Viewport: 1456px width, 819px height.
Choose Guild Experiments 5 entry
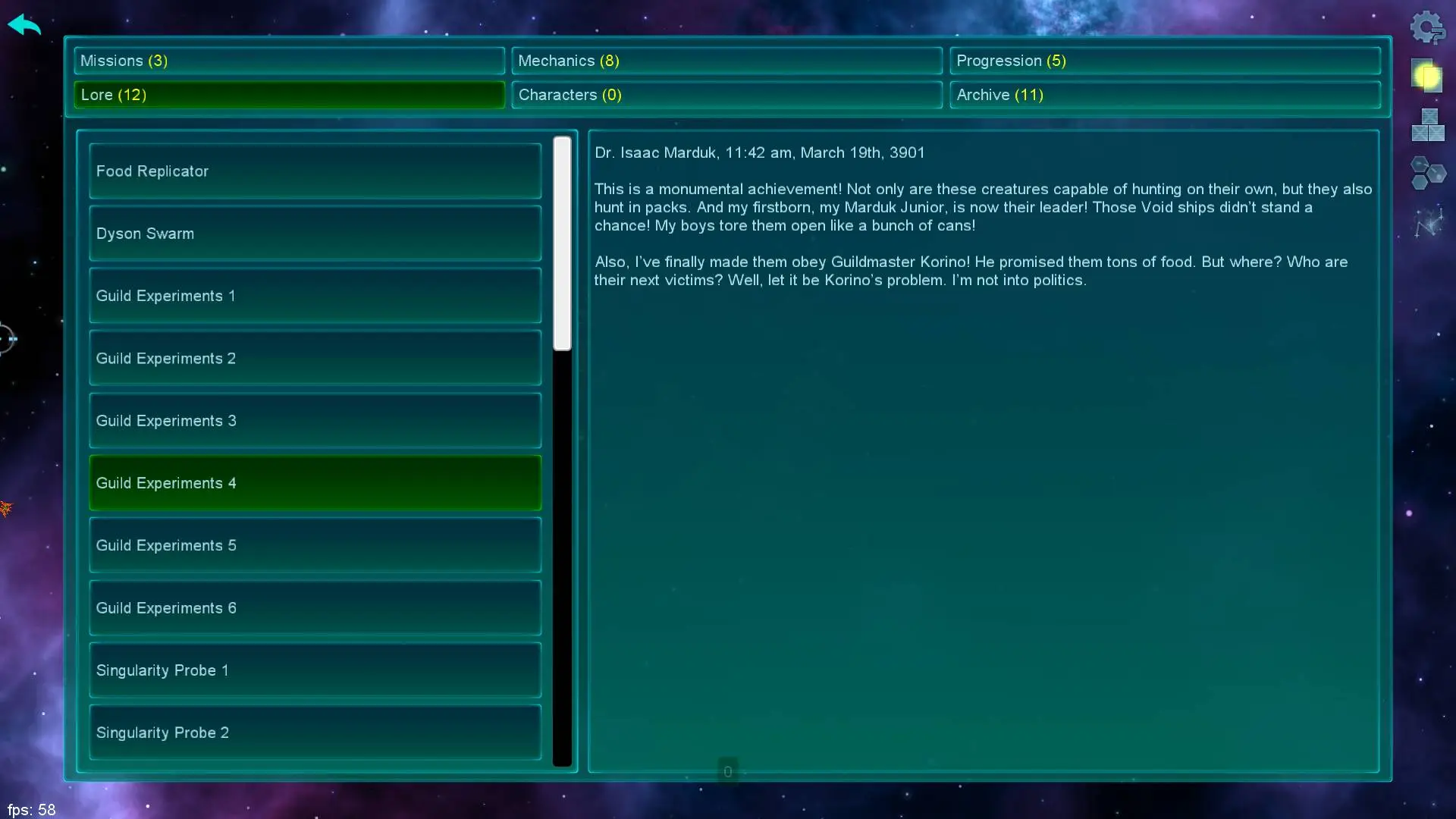(x=315, y=545)
